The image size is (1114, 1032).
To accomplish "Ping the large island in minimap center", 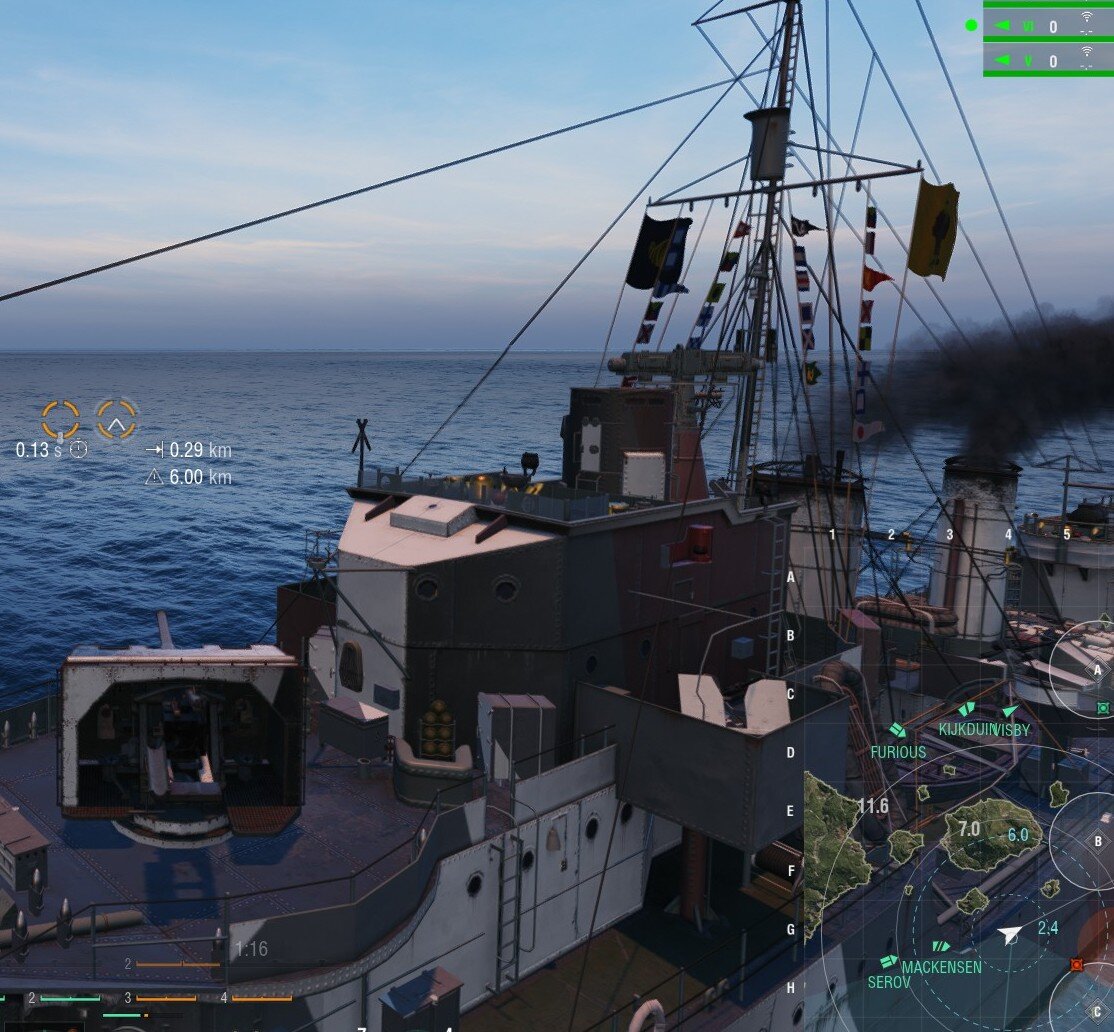I will 990,832.
